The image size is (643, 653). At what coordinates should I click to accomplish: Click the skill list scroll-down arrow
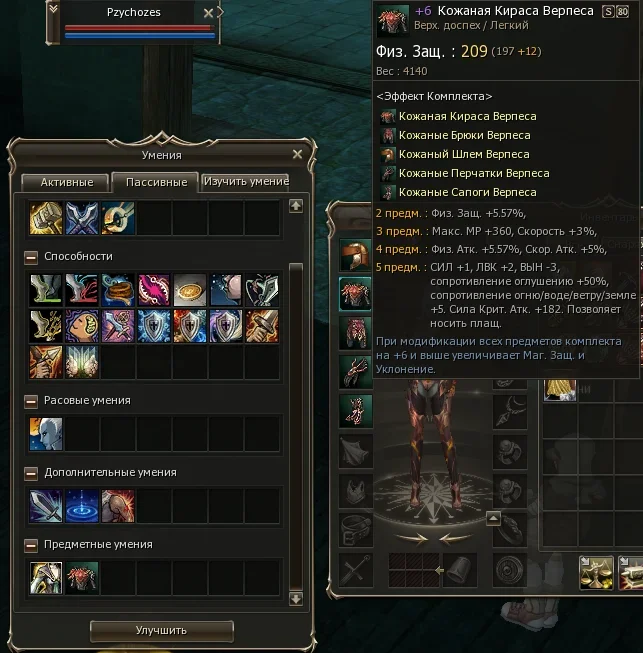point(295,598)
